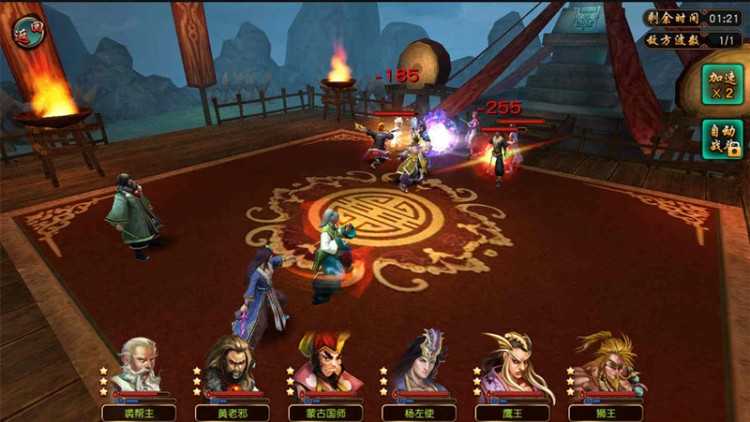Select the blond 鹰王 hero portrait
750x422 pixels.
[x=511, y=364]
